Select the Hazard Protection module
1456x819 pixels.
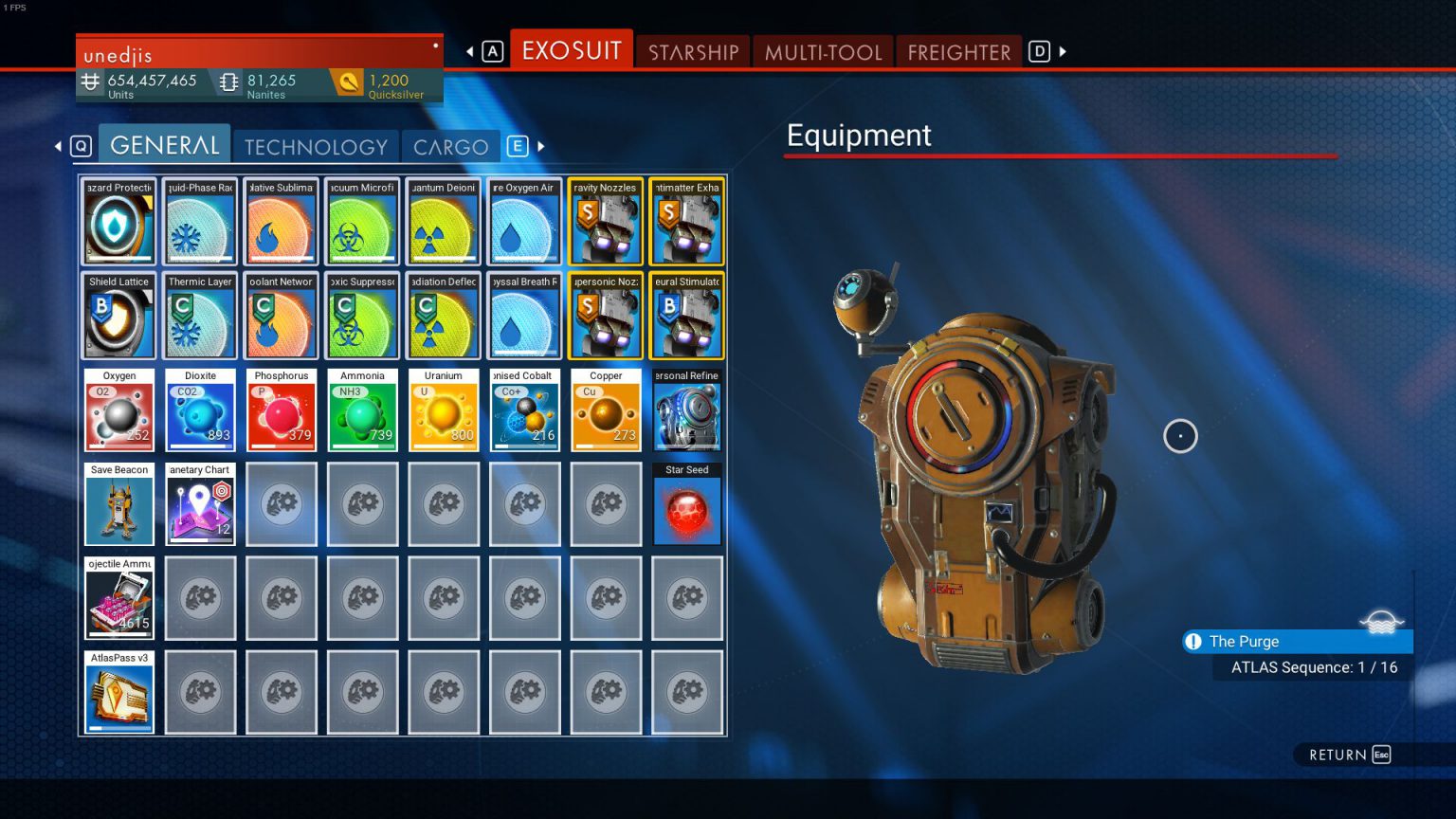tap(118, 221)
